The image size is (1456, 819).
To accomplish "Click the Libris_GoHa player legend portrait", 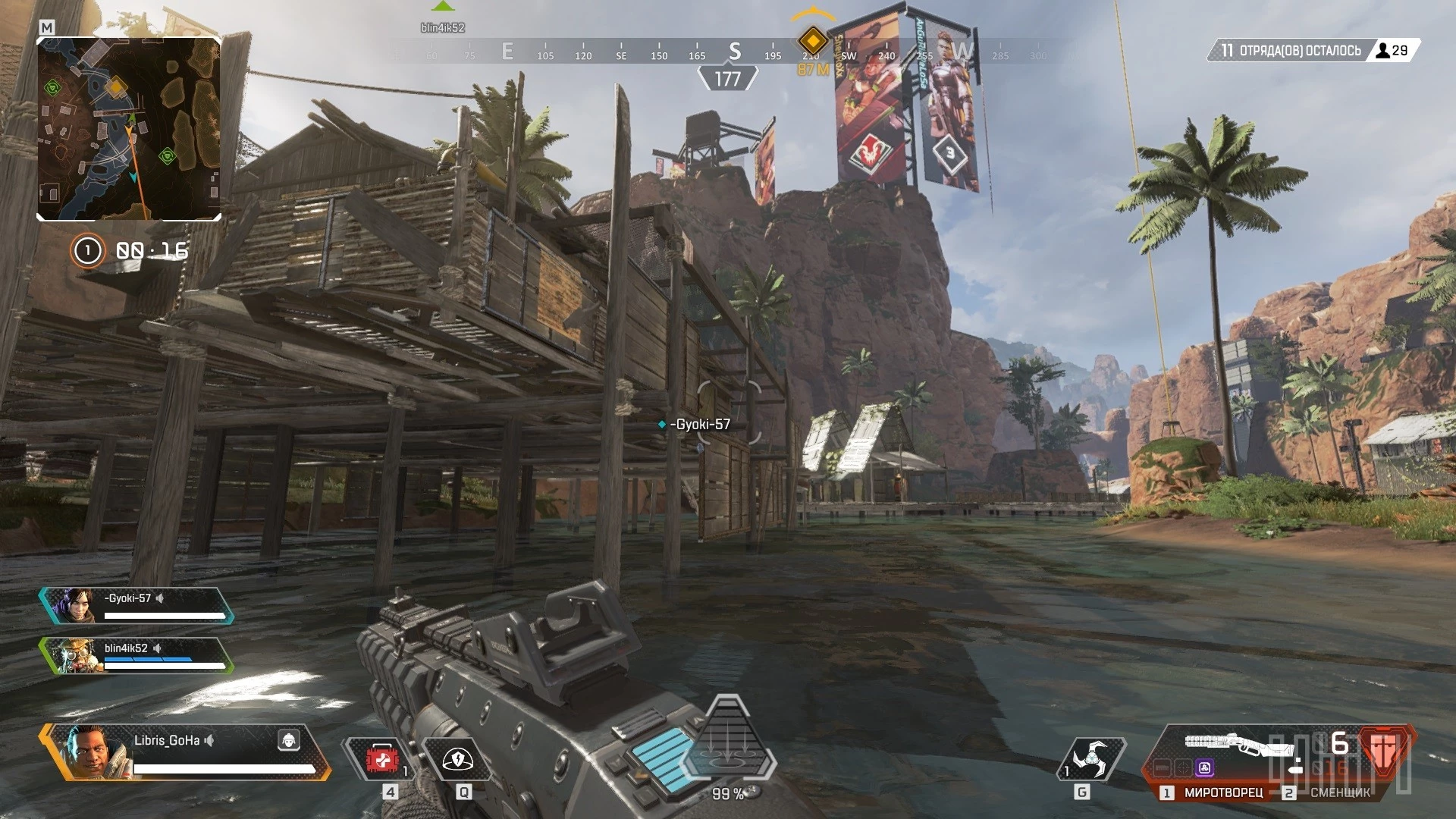I will point(93,752).
